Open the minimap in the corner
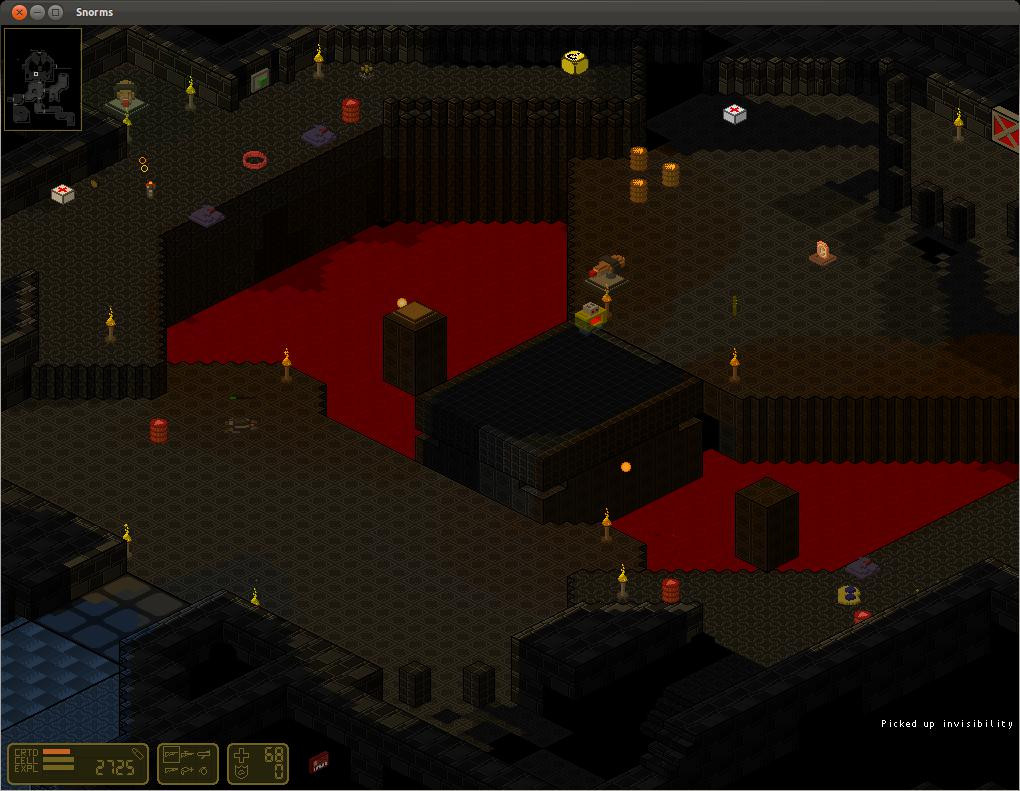Image resolution: width=1020 pixels, height=791 pixels. point(43,79)
